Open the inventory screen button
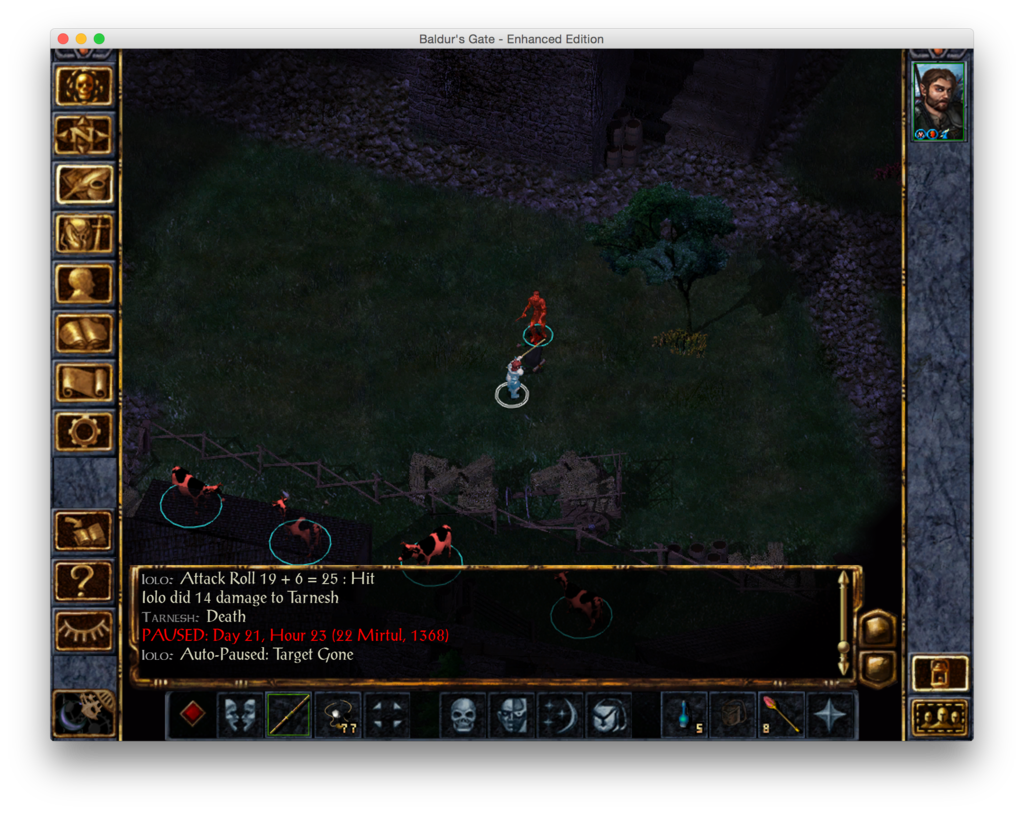 (84, 234)
